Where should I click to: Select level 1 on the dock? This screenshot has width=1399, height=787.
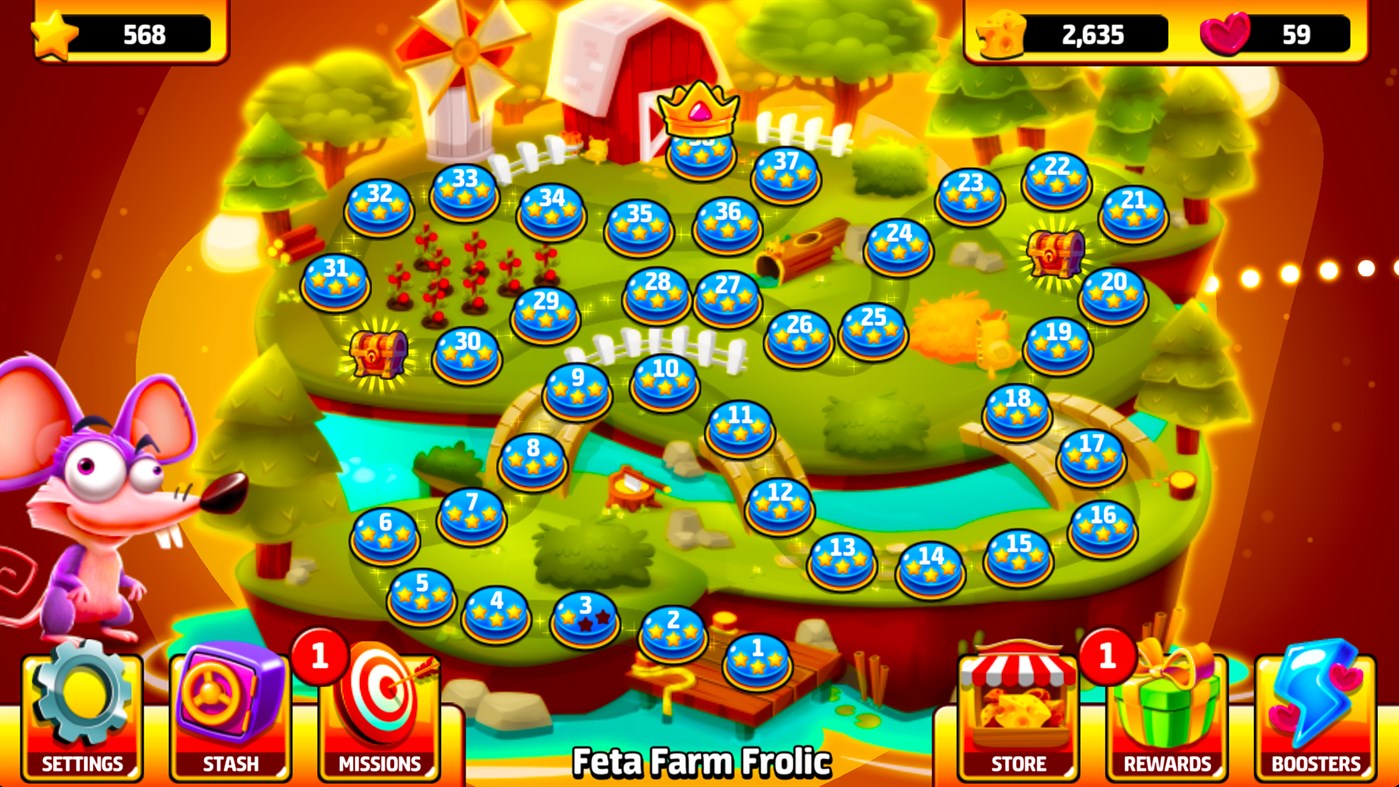tap(758, 661)
